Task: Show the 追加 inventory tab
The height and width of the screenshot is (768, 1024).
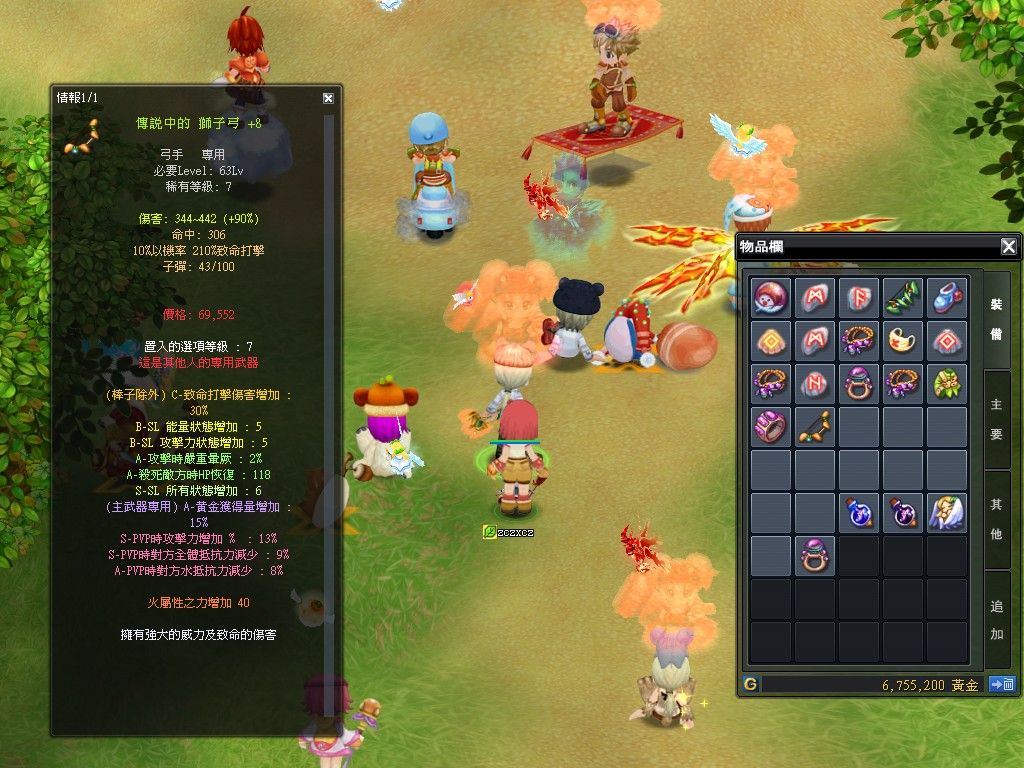Action: pyautogui.click(x=996, y=619)
